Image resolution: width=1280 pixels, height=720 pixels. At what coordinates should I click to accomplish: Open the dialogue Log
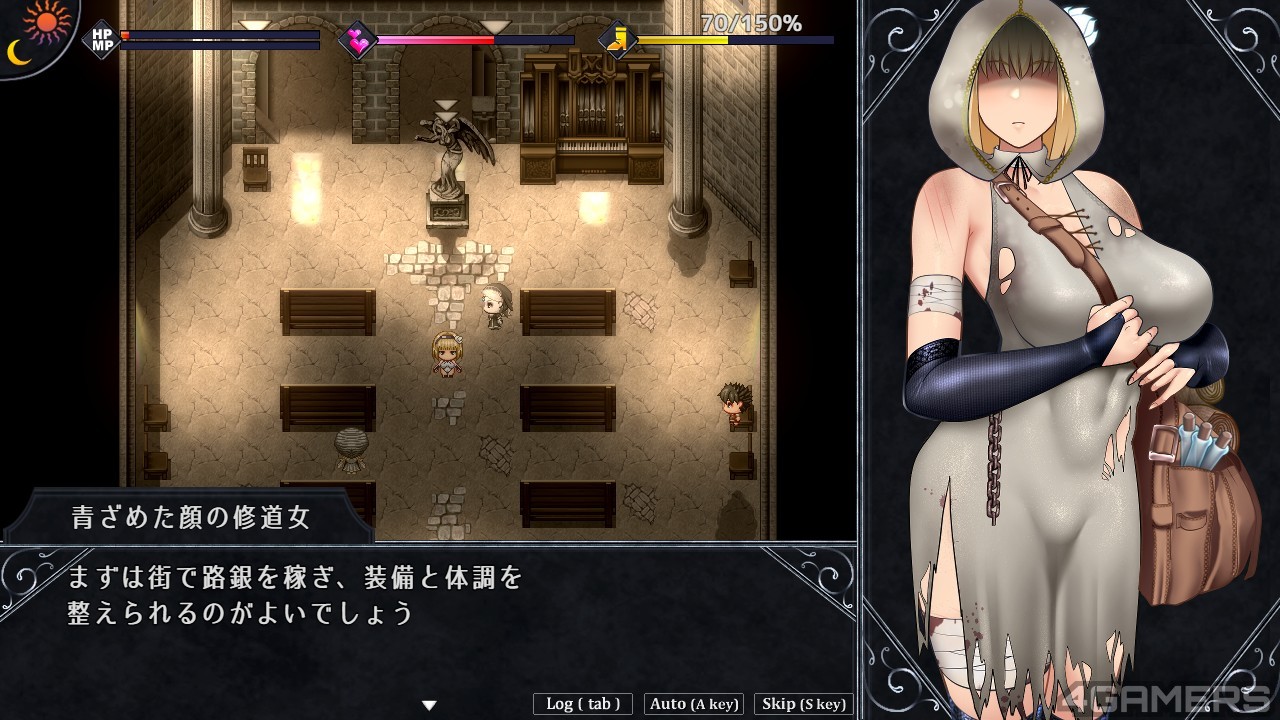[583, 704]
